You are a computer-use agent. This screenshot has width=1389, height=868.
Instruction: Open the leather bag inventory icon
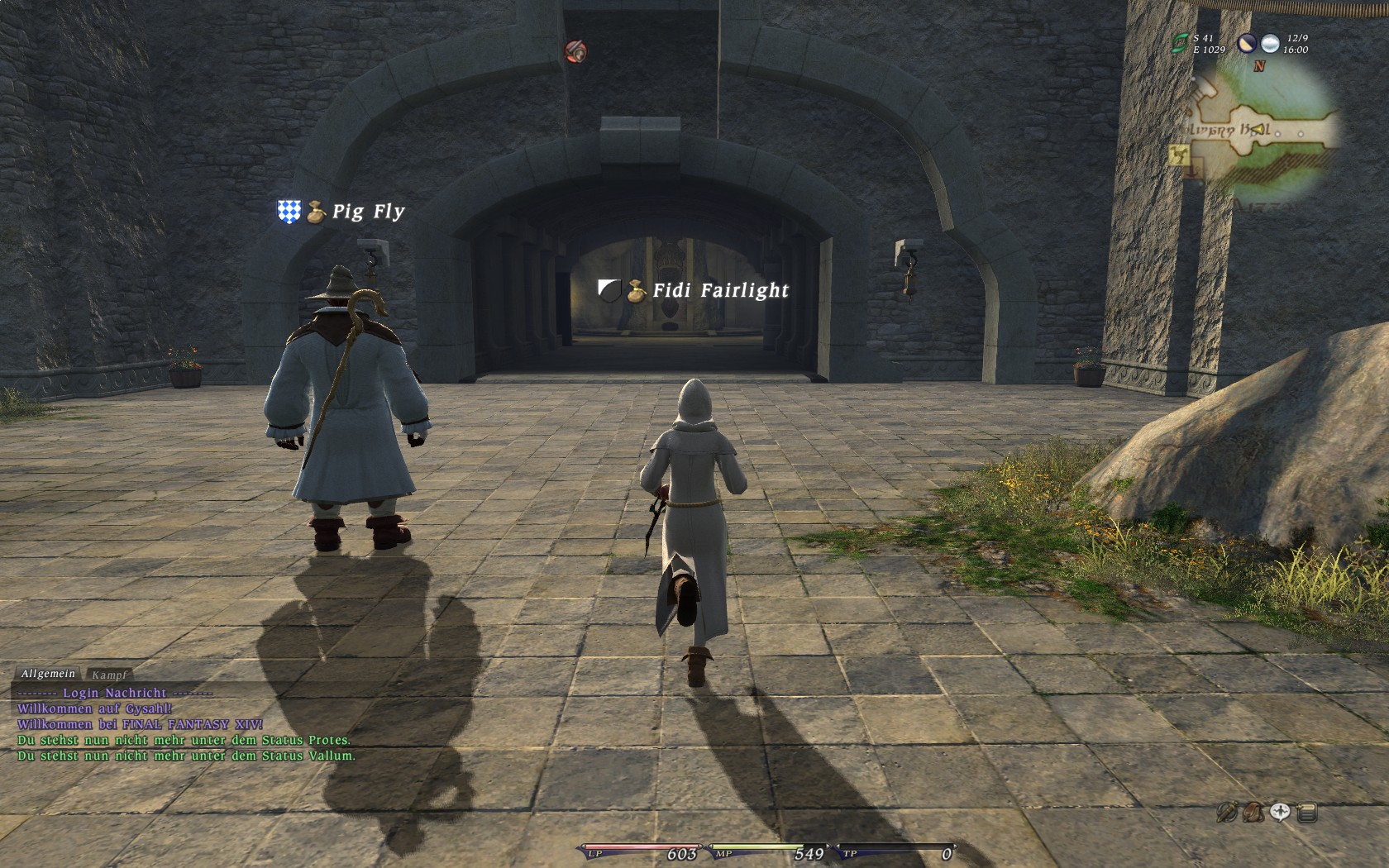[x=1253, y=813]
